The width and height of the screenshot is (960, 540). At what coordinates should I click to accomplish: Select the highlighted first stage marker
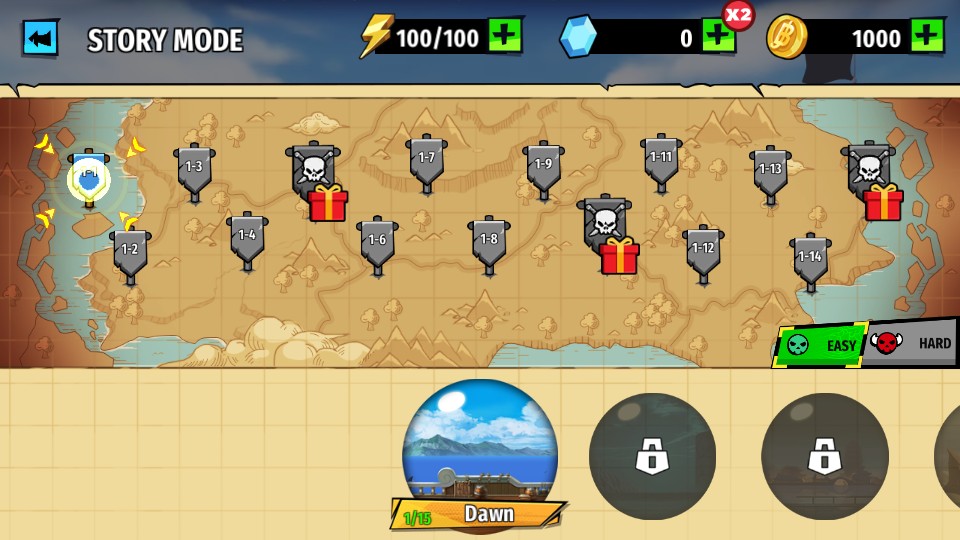pyautogui.click(x=89, y=179)
